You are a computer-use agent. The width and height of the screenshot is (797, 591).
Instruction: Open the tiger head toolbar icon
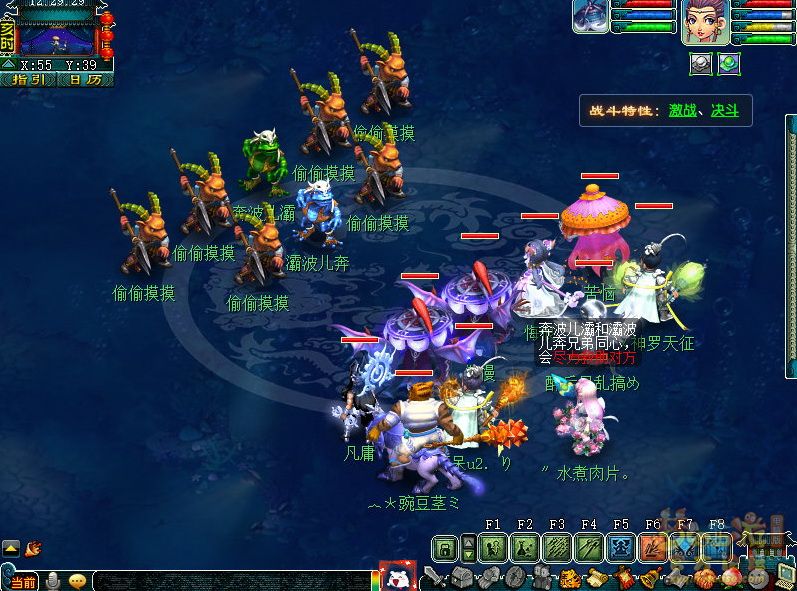click(569, 578)
